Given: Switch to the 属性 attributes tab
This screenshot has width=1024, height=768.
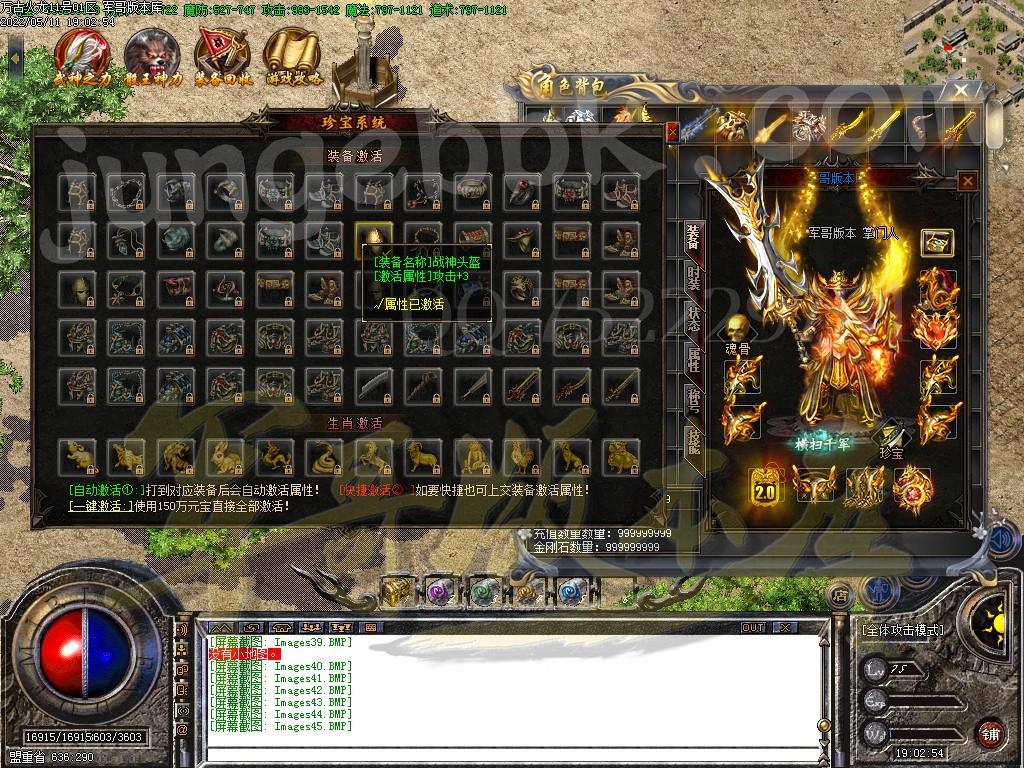Looking at the screenshot, I should click(693, 359).
